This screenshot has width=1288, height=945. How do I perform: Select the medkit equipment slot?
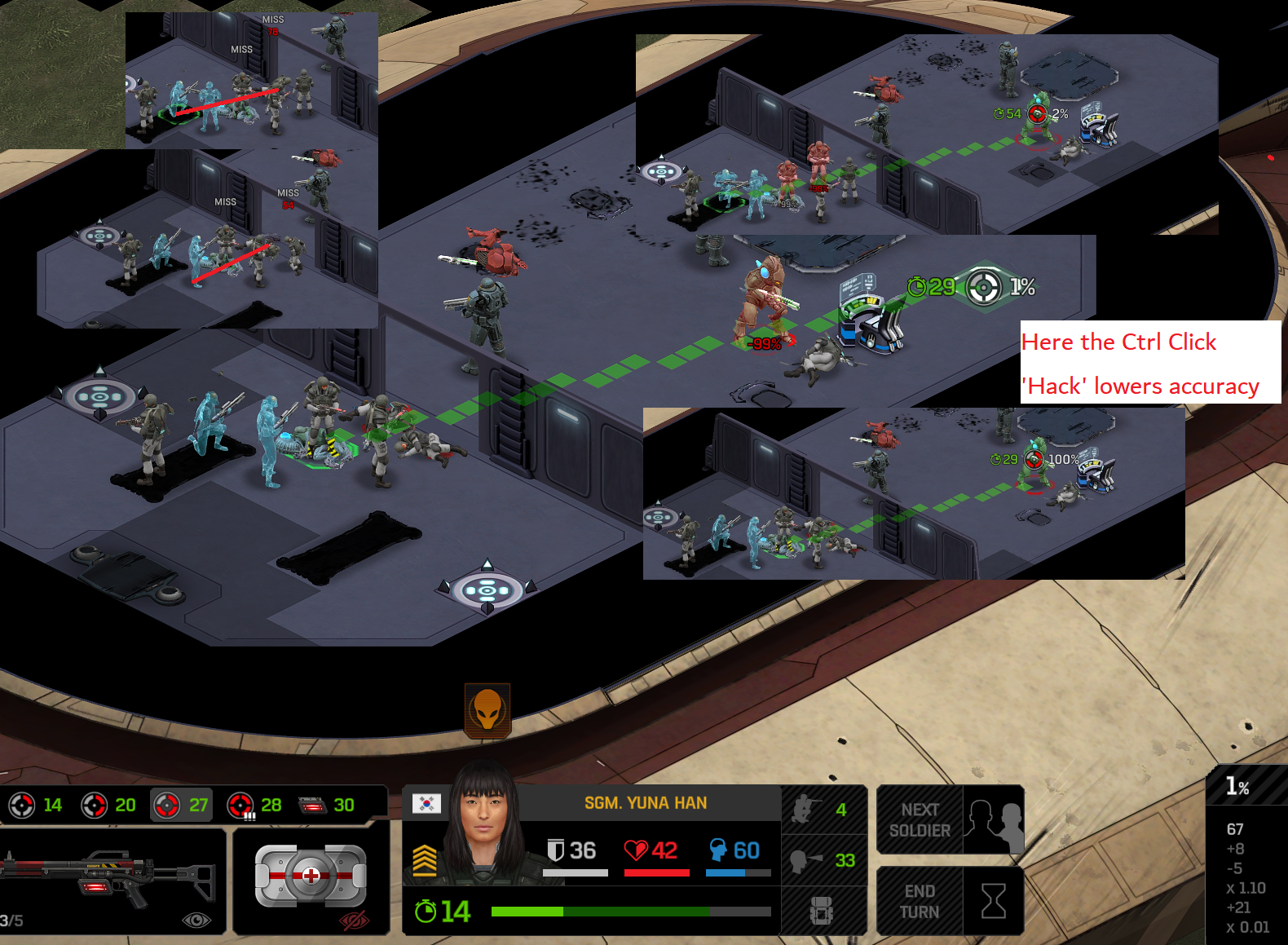(310, 877)
